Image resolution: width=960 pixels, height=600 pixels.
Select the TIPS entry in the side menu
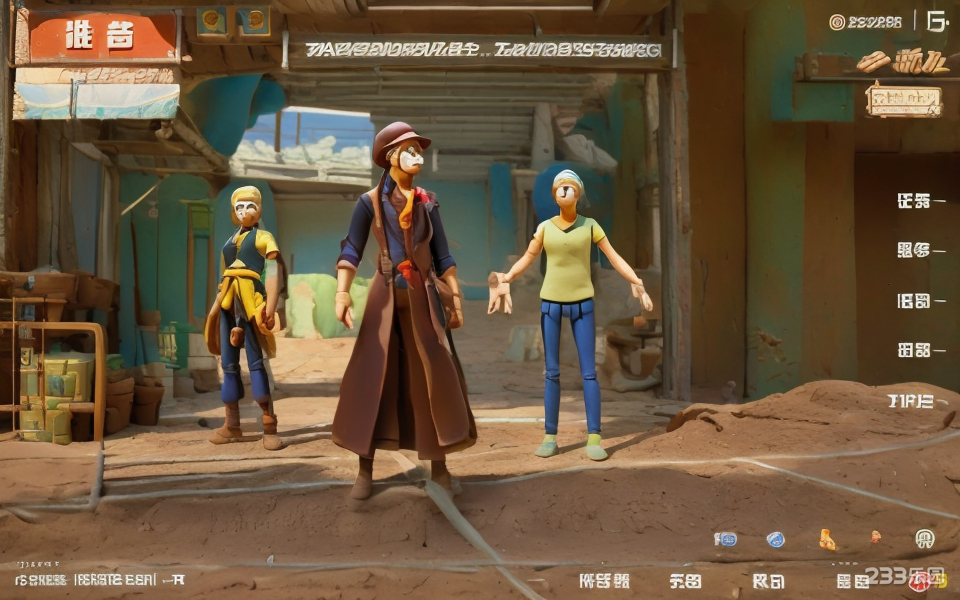pos(911,401)
